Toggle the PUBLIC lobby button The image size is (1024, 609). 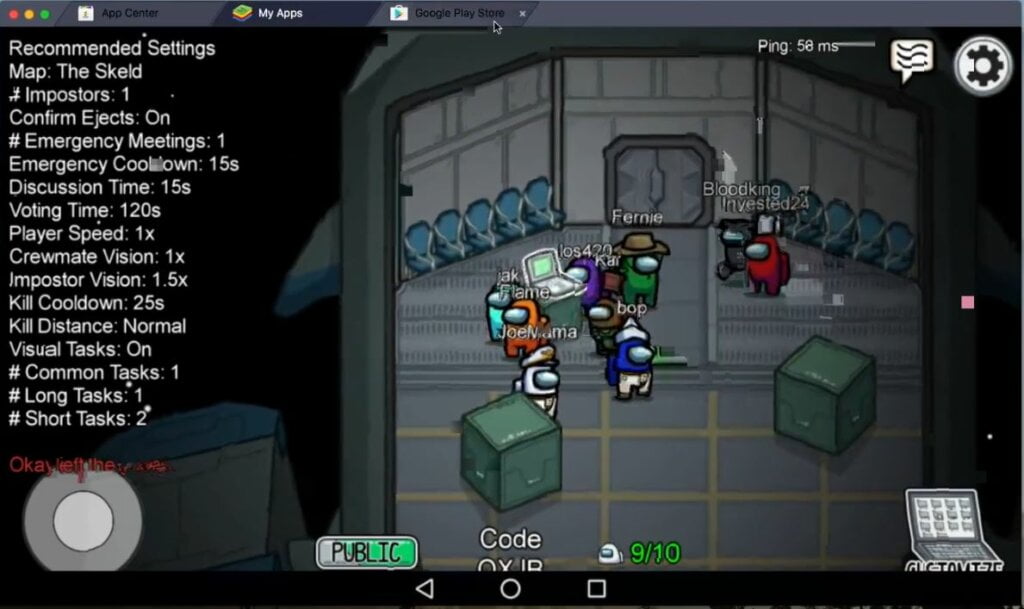pos(367,552)
